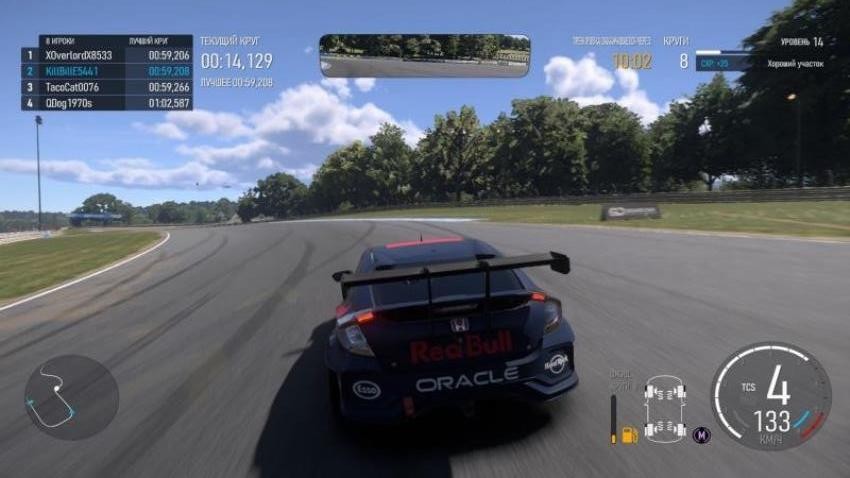
Task: Open the circular track minimap
Action: tap(71, 397)
